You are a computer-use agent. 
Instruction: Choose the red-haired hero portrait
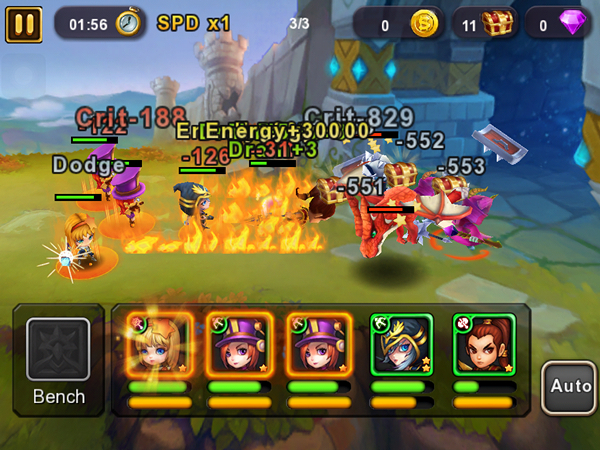[x=483, y=344]
